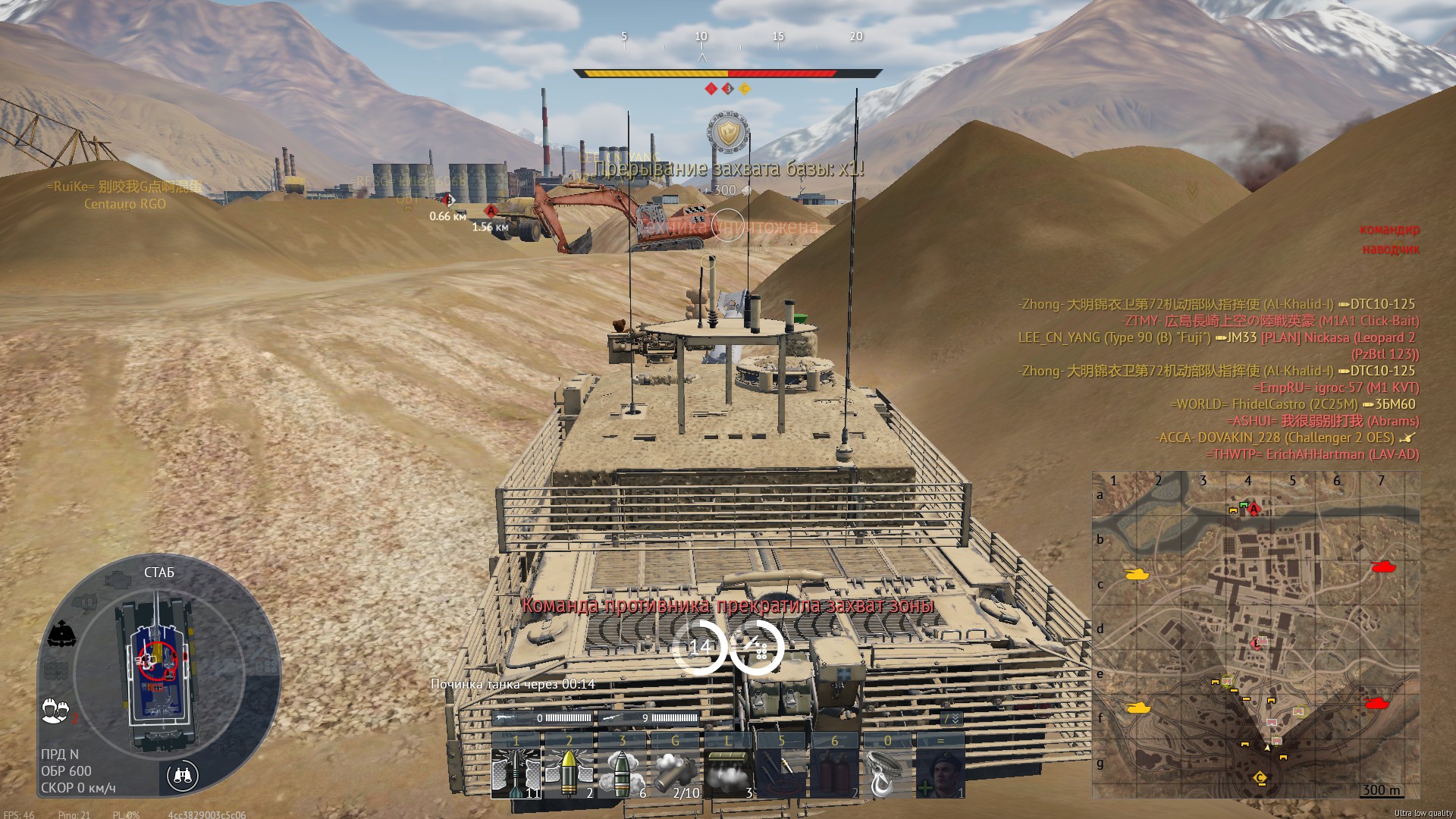
Task: Select the APFSDS dart shell in slot 1
Action: point(516,772)
